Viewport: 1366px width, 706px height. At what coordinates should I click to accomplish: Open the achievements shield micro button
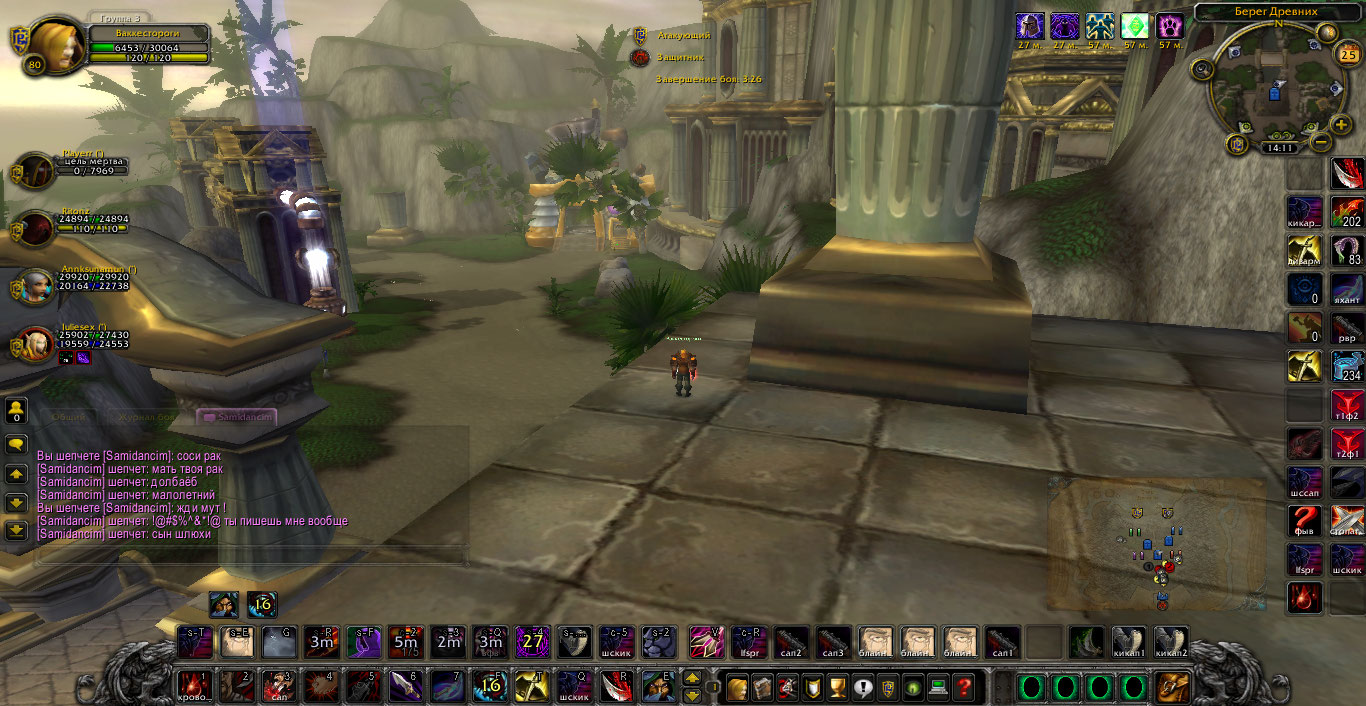pyautogui.click(x=814, y=688)
